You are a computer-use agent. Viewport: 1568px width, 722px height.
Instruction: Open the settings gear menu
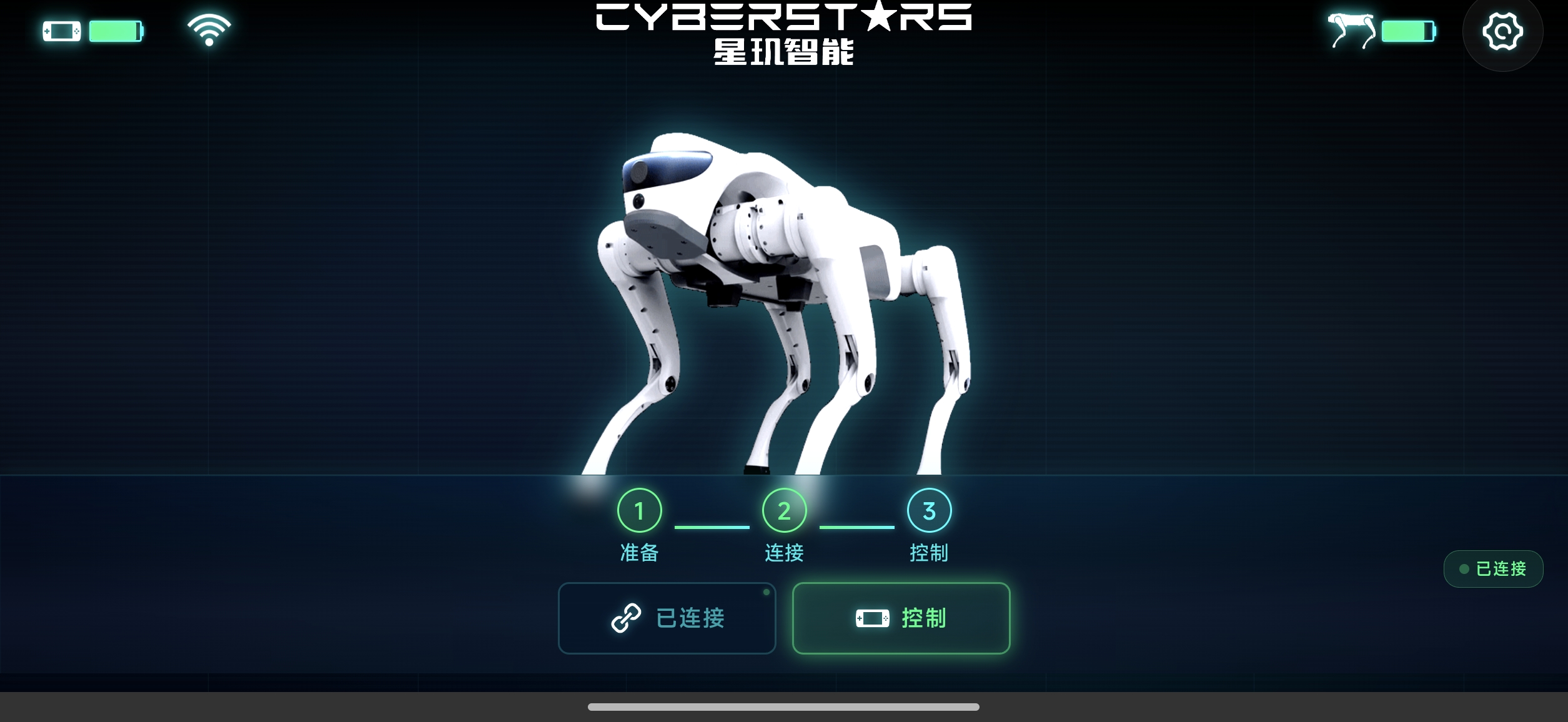(1502, 32)
